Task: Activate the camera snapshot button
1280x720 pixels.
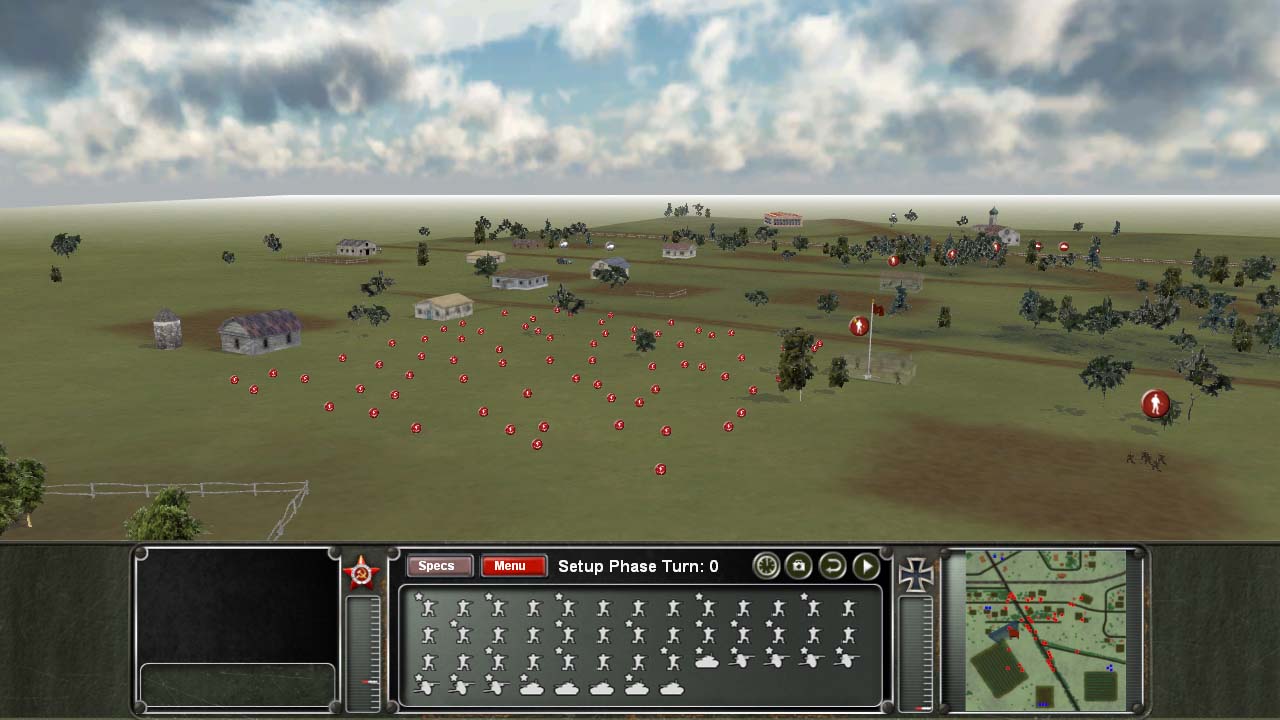Action: tap(798, 566)
